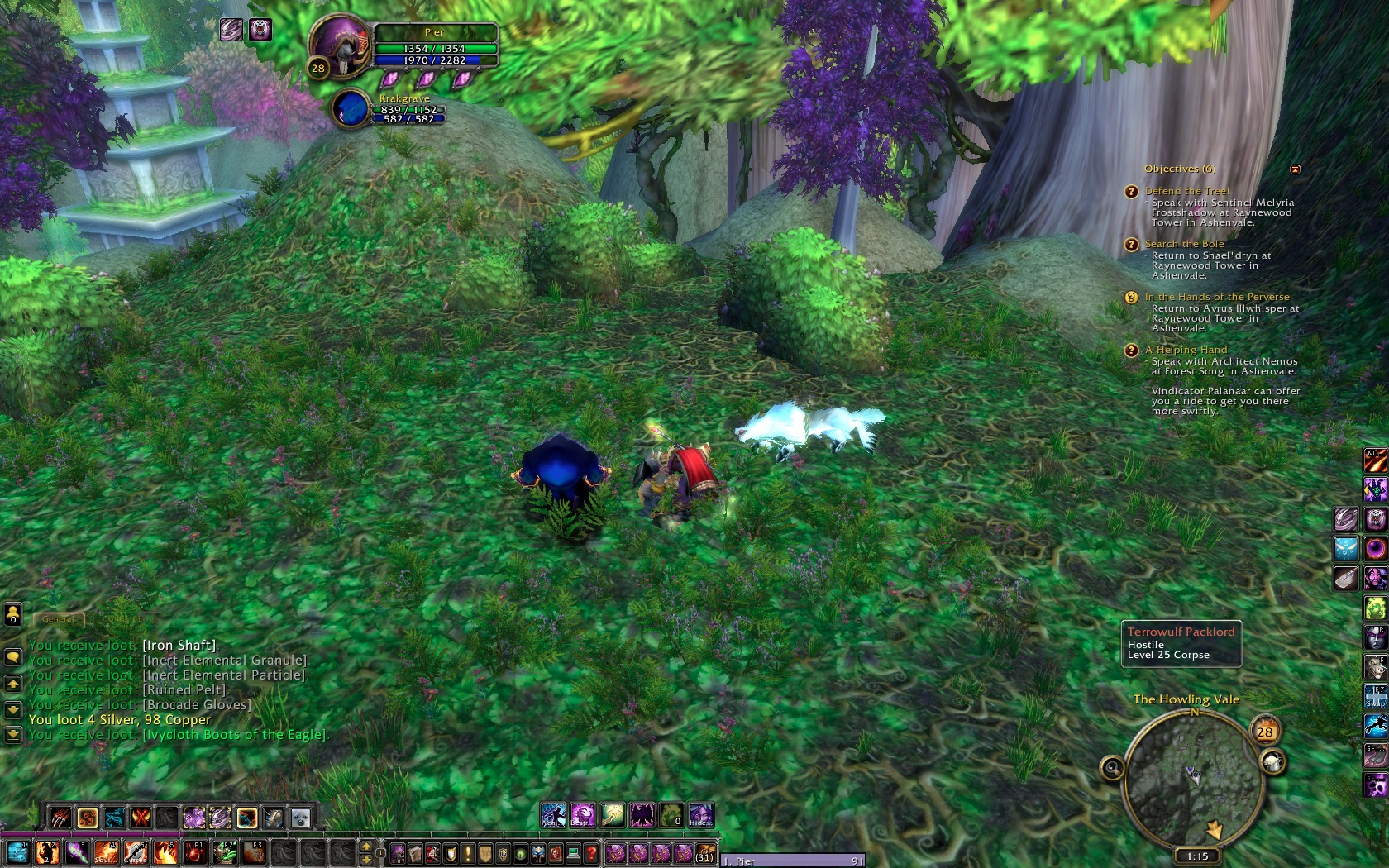Select the Pier player portrait

coord(340,47)
